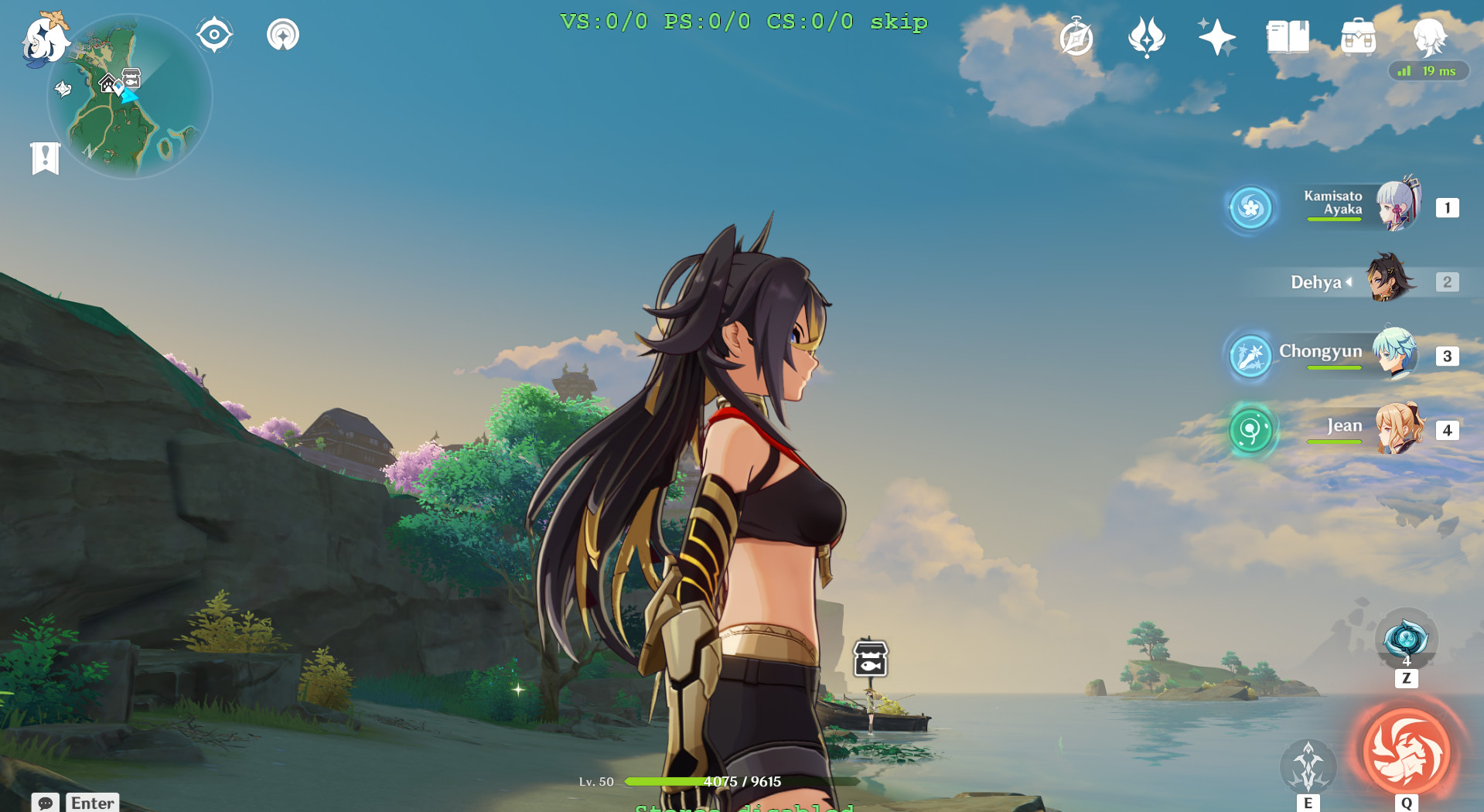Trigger the Elemental Skill on the E button
The image size is (1484, 812).
1309,766
